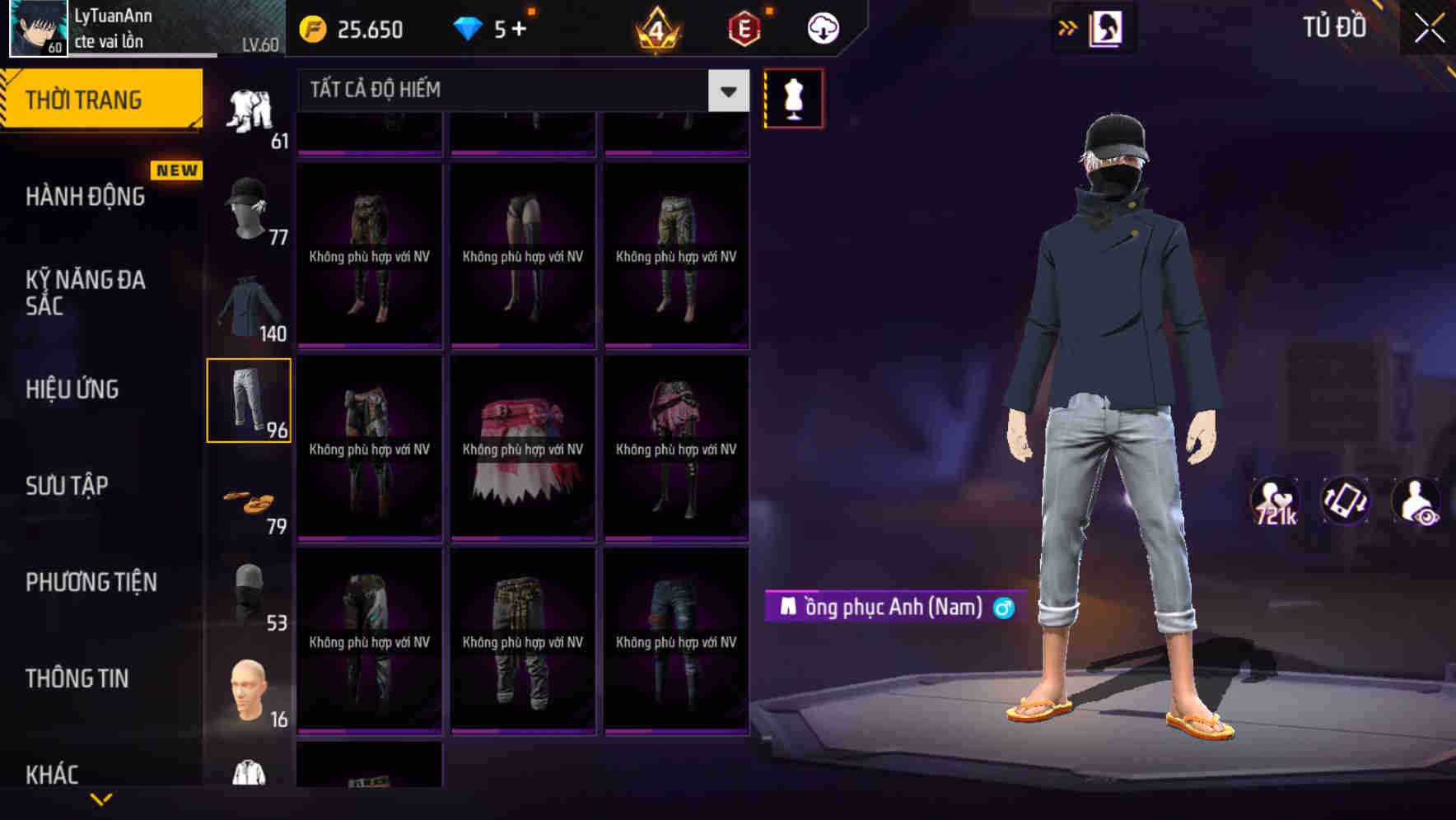This screenshot has height=820, width=1456.
Task: Toggle the mannequin display button
Action: 793,97
